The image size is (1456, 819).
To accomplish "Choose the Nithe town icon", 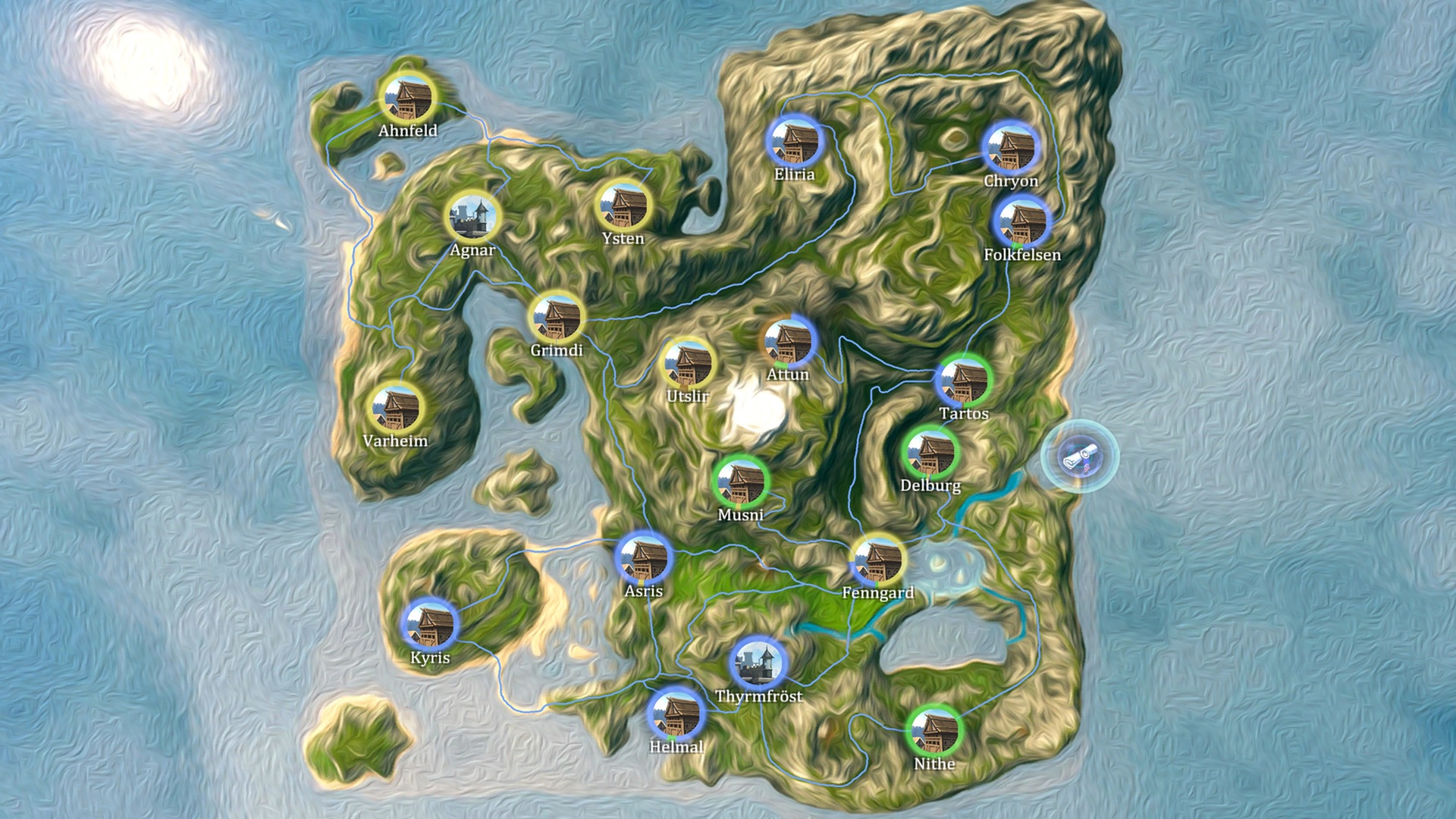I will [934, 730].
